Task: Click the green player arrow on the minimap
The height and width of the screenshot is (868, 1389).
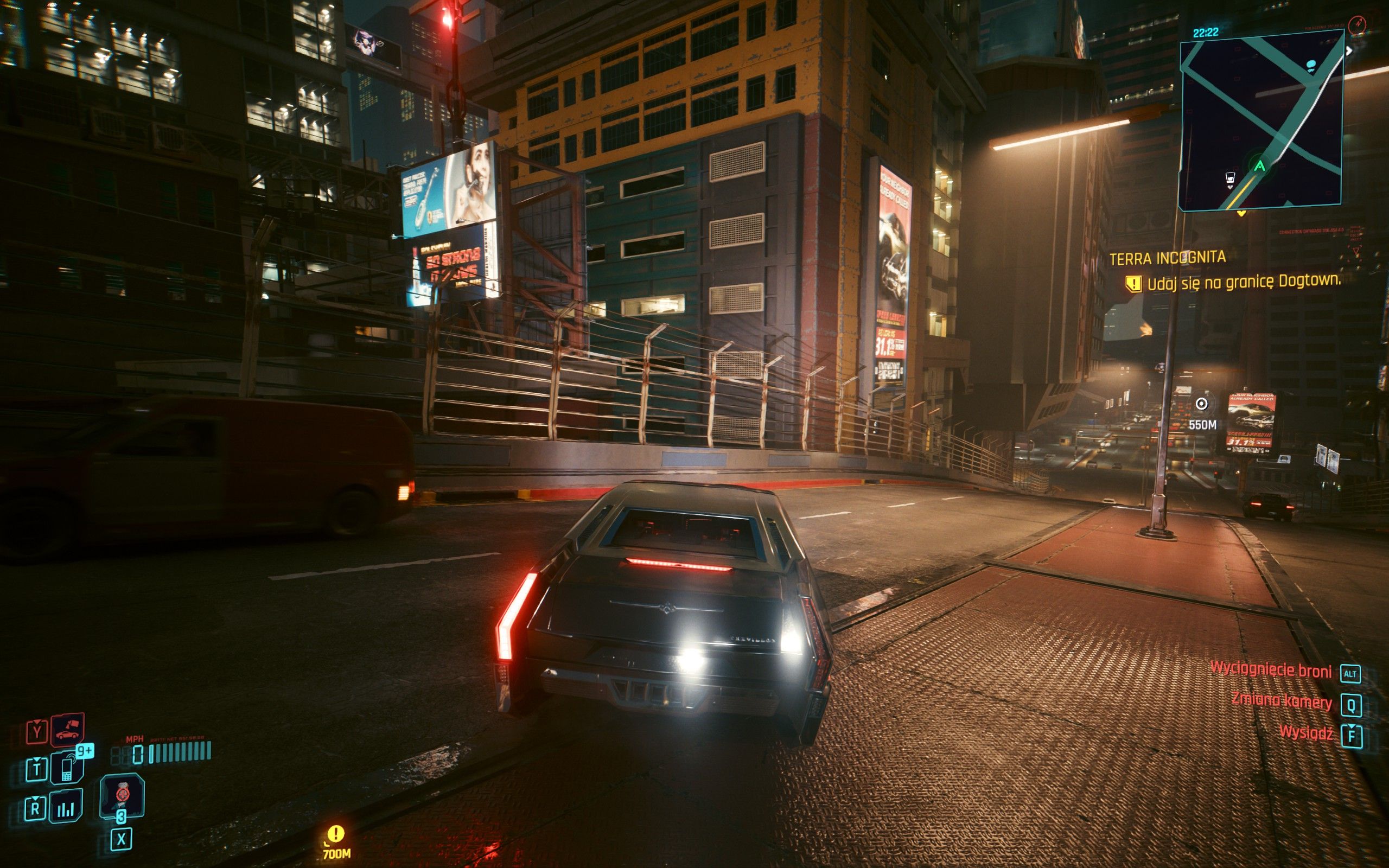Action: pos(1259,167)
